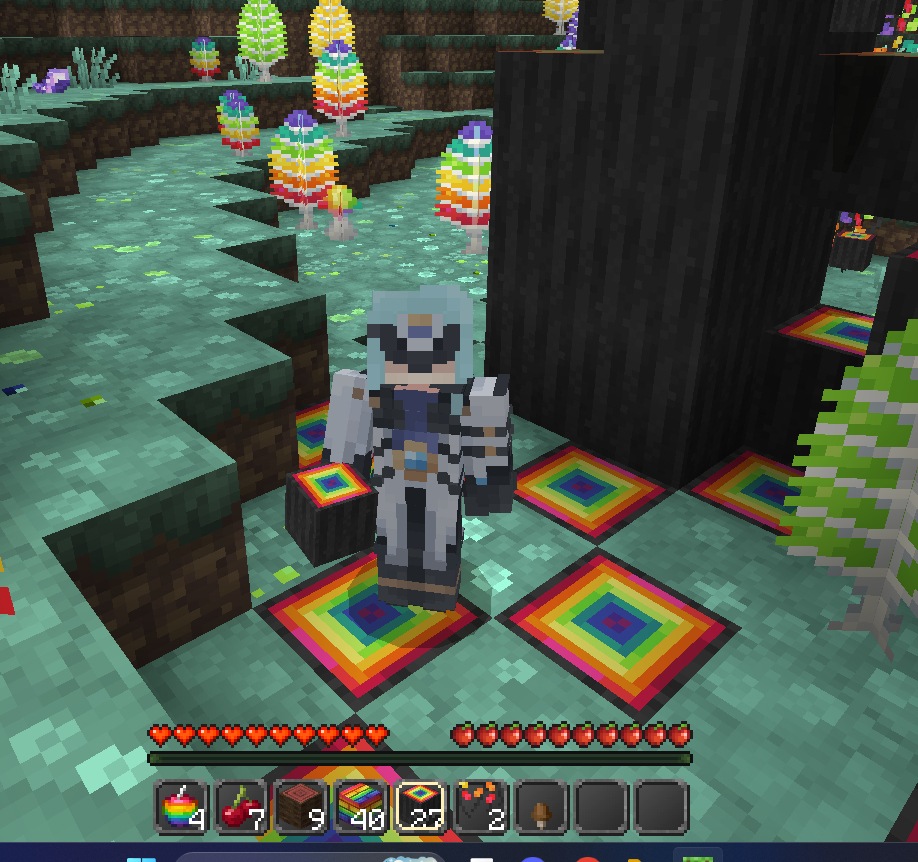Select the rainbow planks stack

[362, 807]
